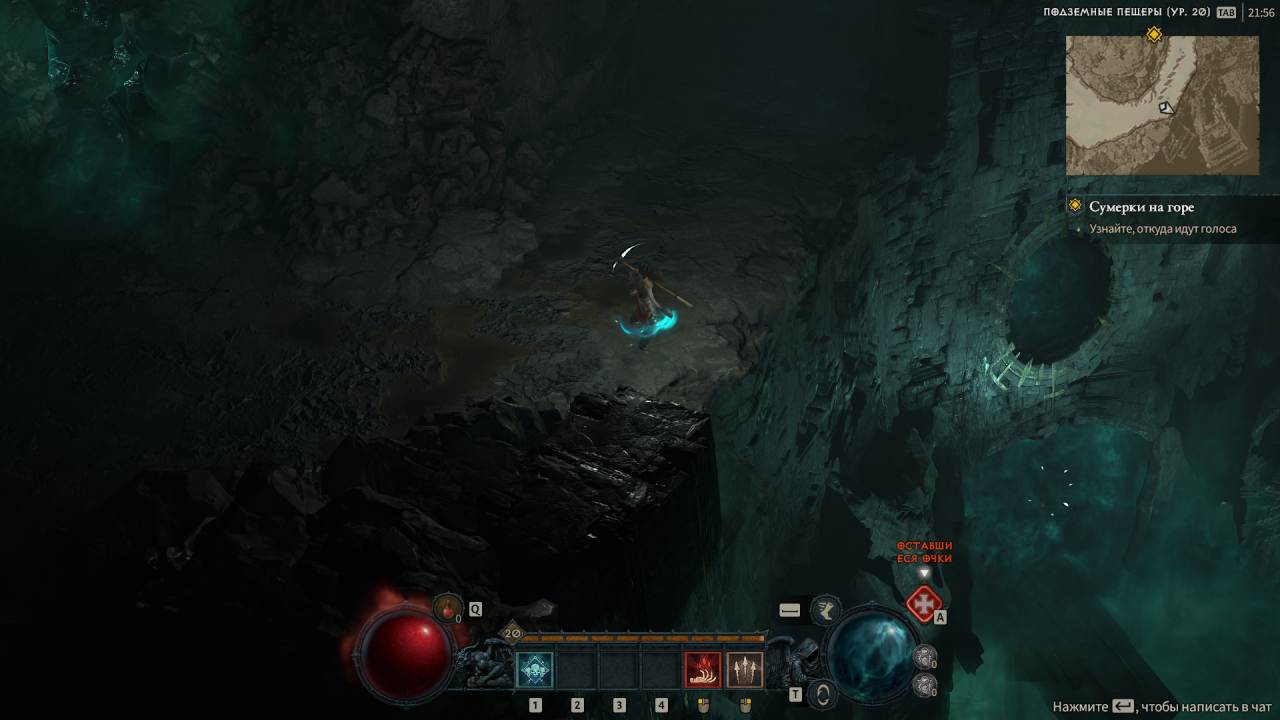Select the quest marker on minimap edge
The image size is (1280, 720).
(x=1154, y=35)
